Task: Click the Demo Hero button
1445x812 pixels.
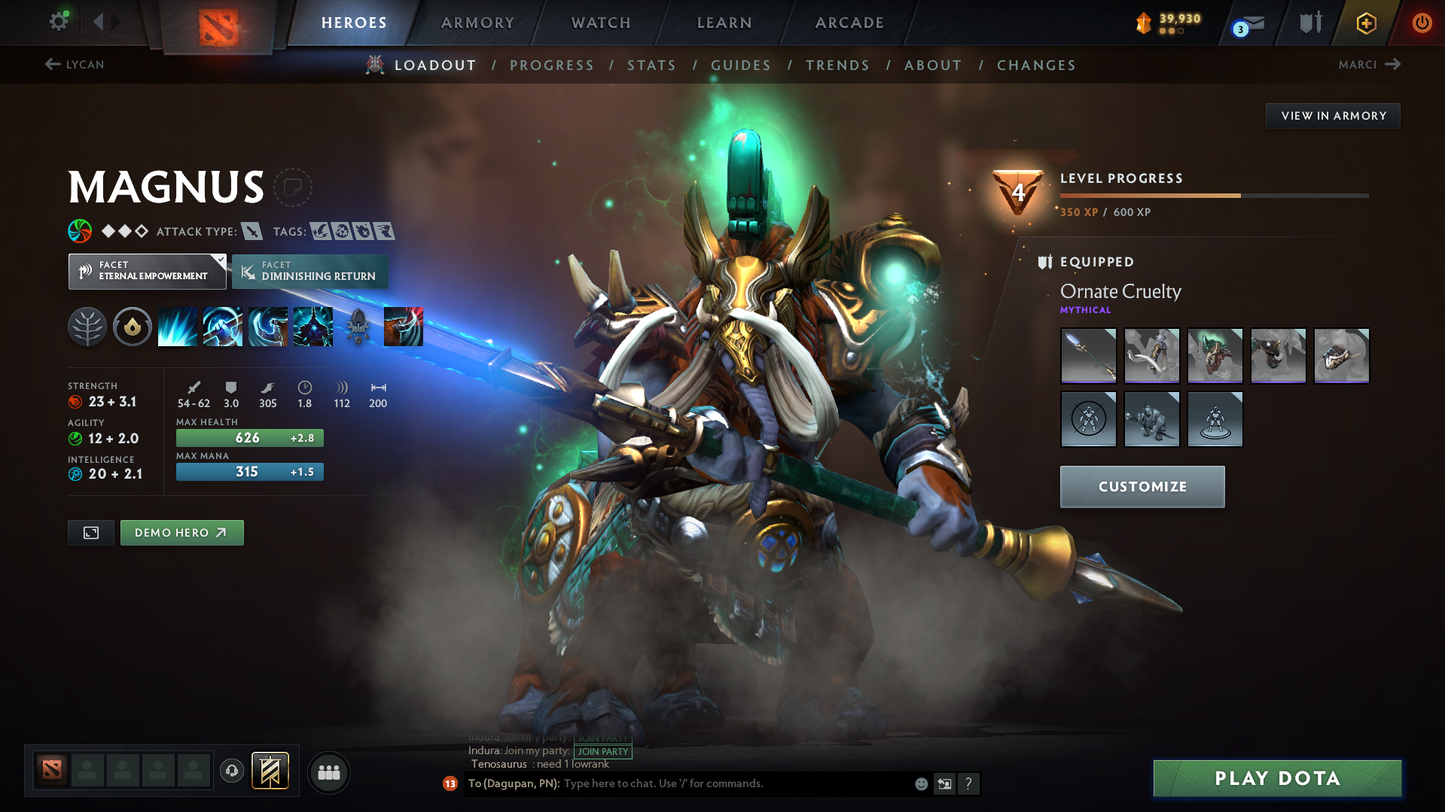Action: click(181, 533)
